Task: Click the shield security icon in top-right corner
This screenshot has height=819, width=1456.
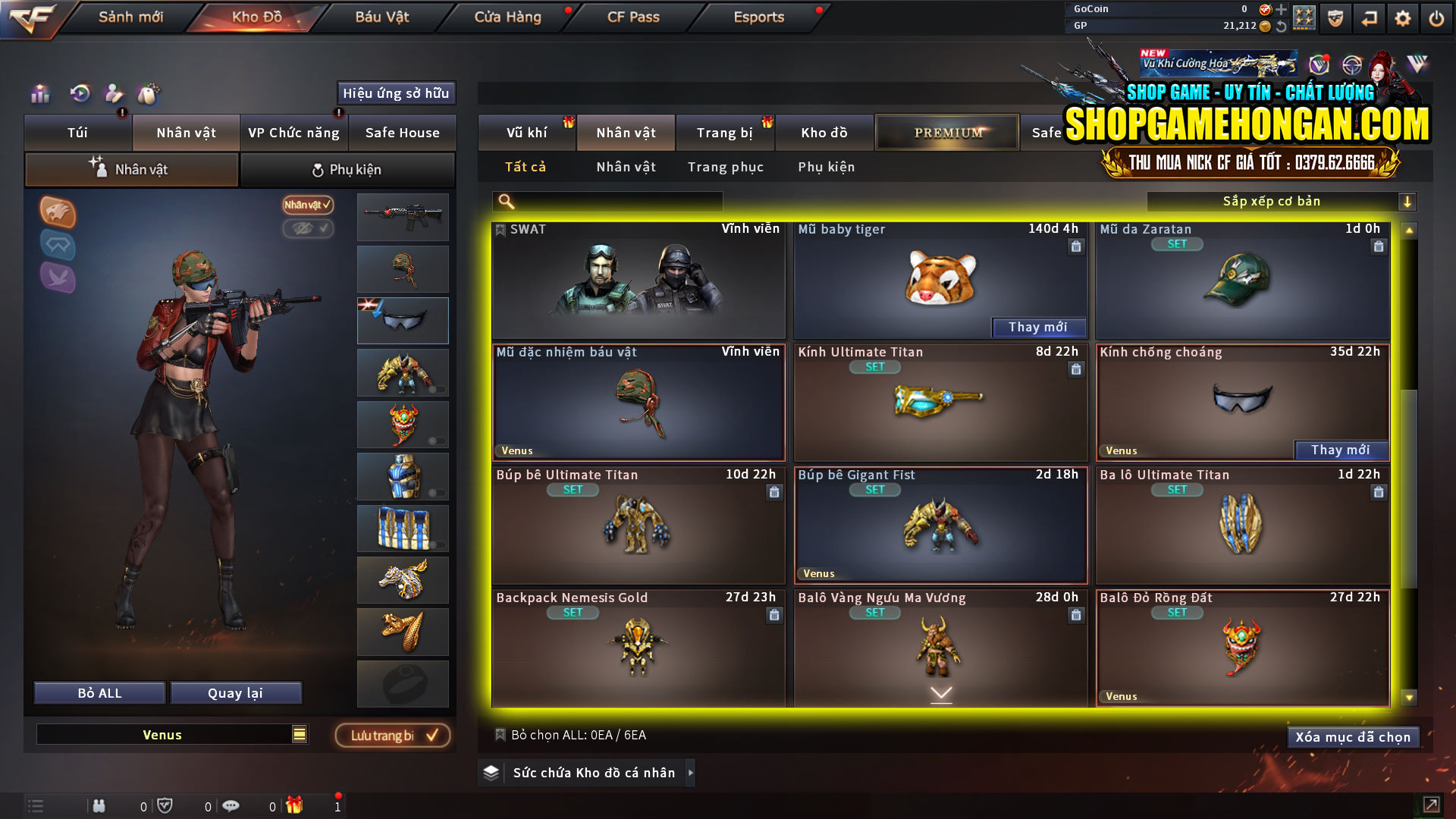Action: tap(1334, 17)
